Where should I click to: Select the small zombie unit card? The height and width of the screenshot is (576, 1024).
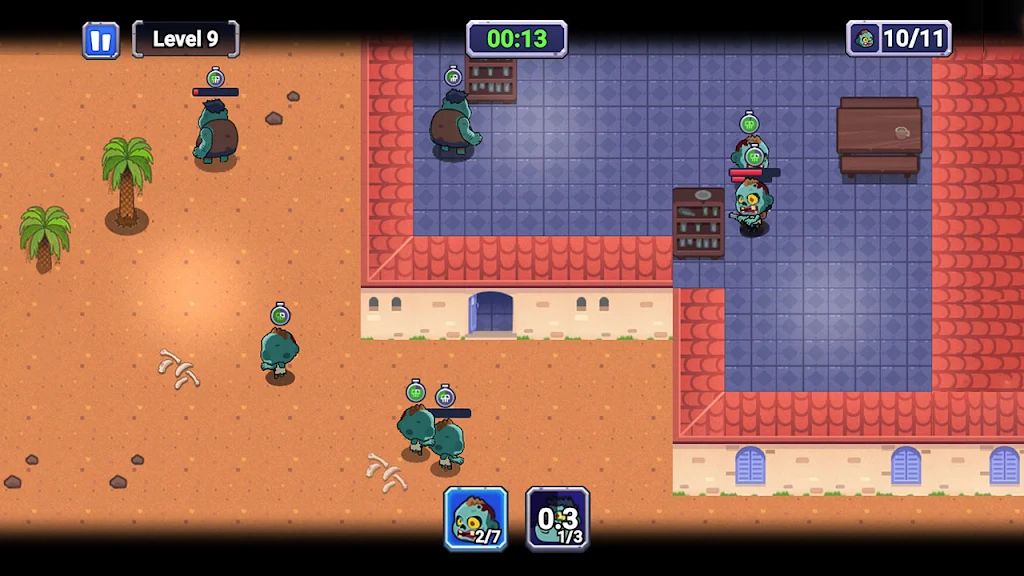[476, 518]
